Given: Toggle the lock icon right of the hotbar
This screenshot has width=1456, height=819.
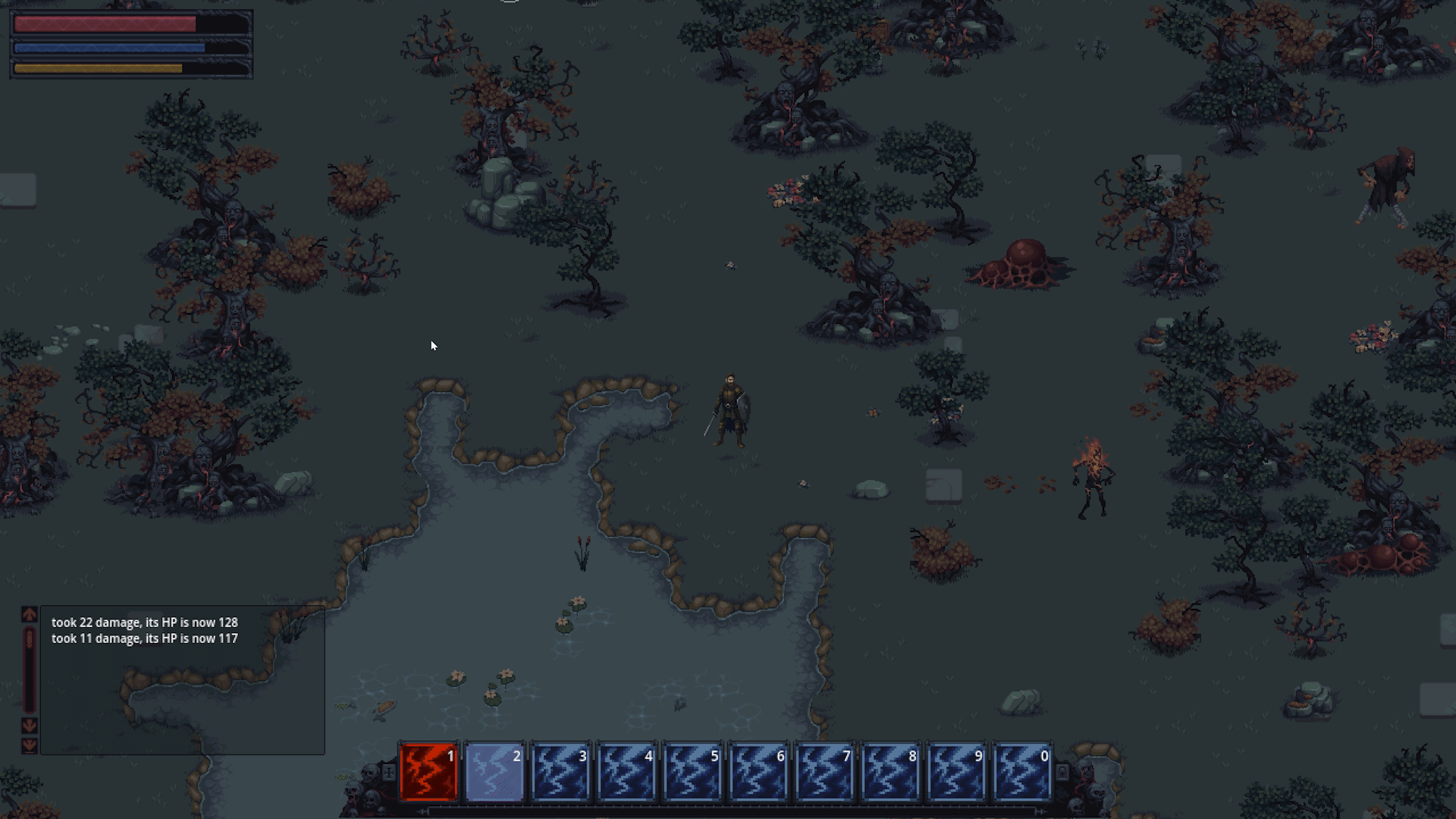Looking at the screenshot, I should [1062, 772].
